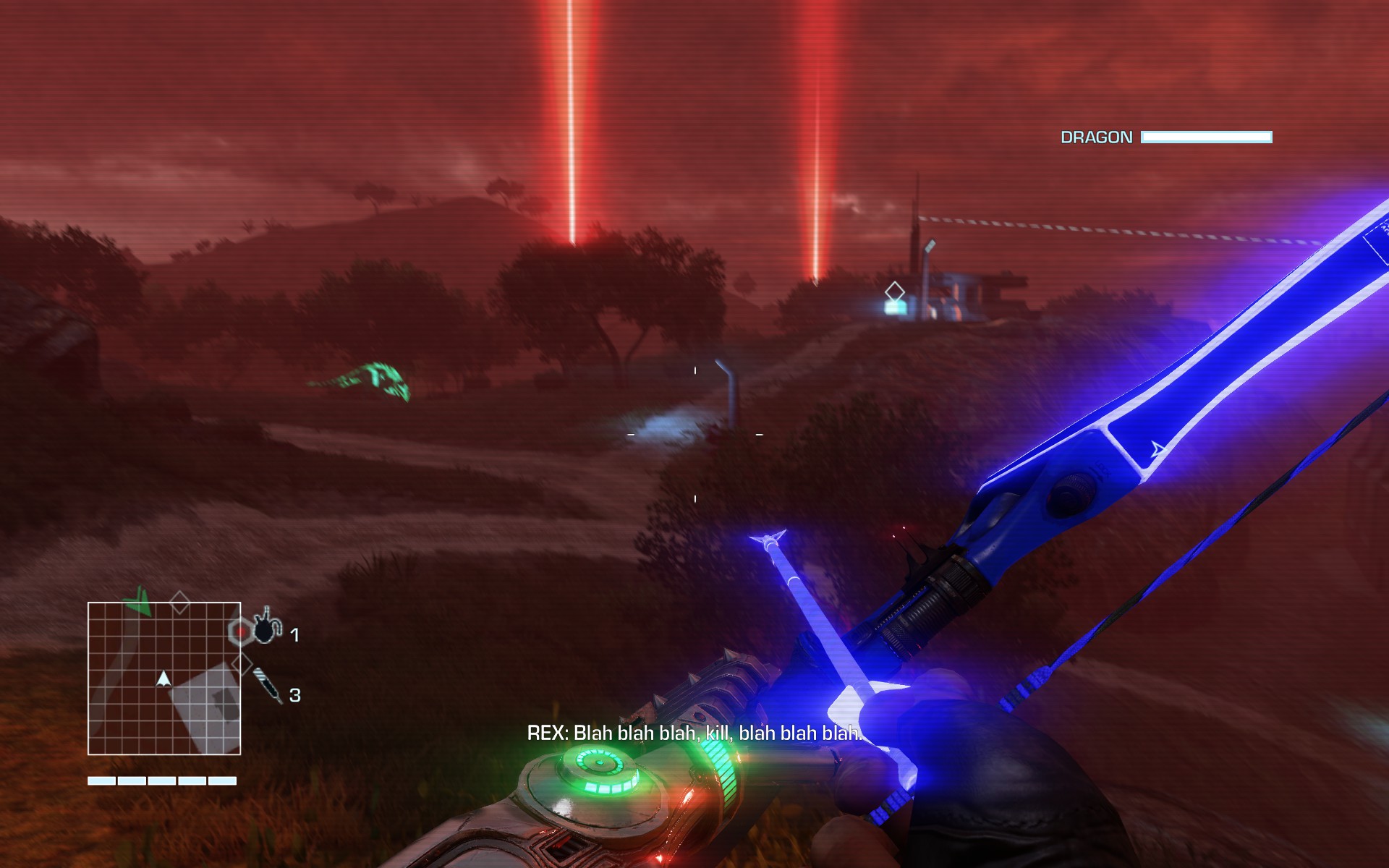Click the green arrow marker on the minimap
The image size is (1389, 868).
(137, 603)
